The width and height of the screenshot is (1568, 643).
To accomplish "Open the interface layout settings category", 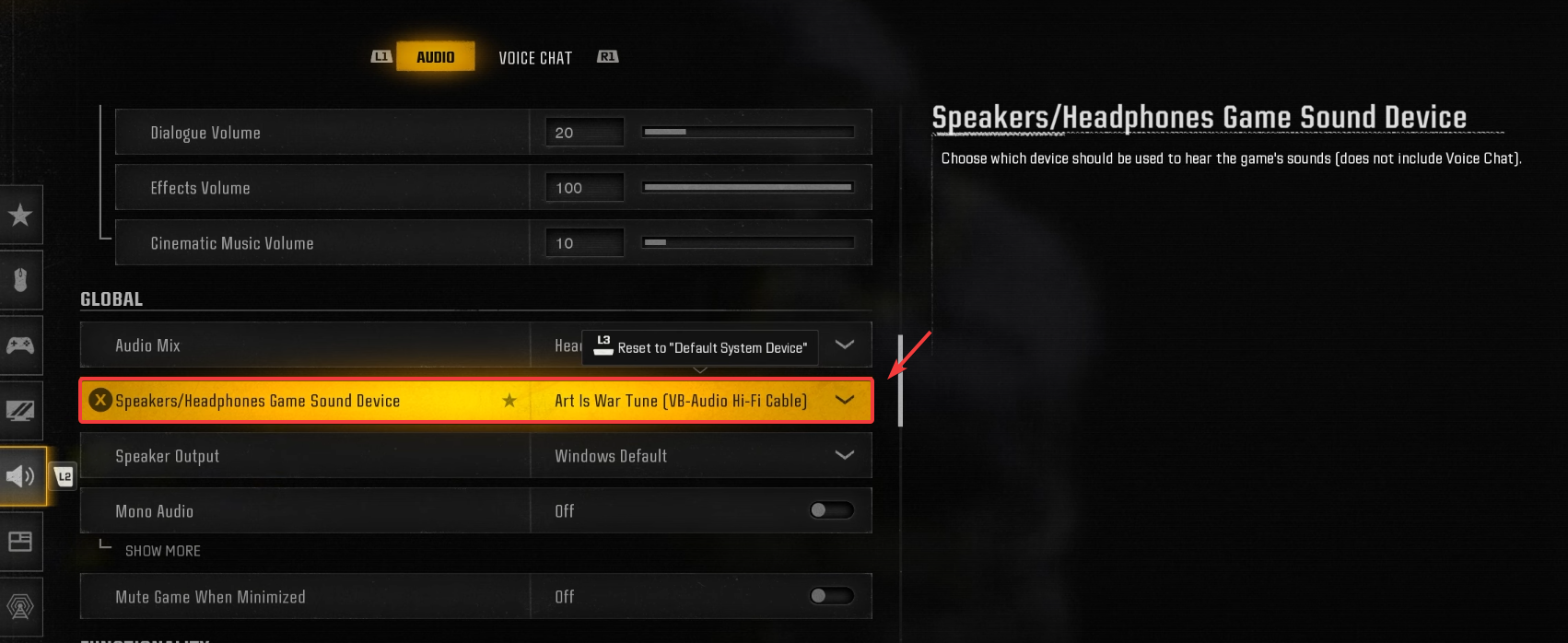I will click(20, 542).
